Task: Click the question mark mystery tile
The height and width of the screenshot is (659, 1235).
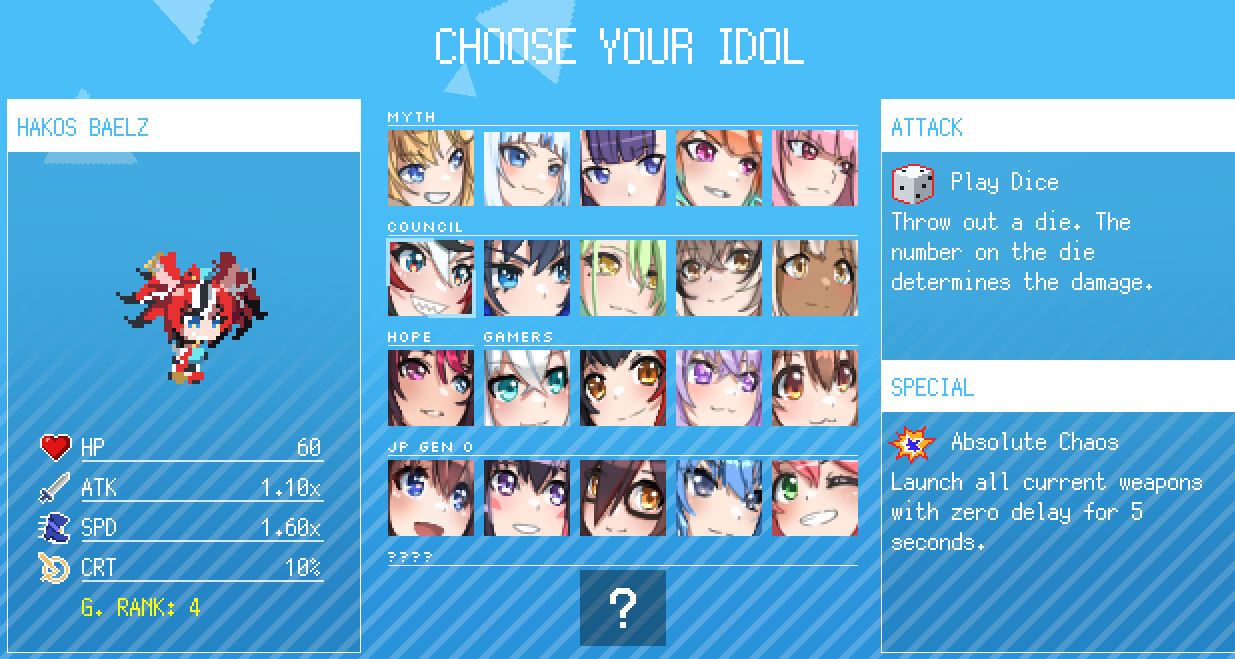Action: point(623,608)
